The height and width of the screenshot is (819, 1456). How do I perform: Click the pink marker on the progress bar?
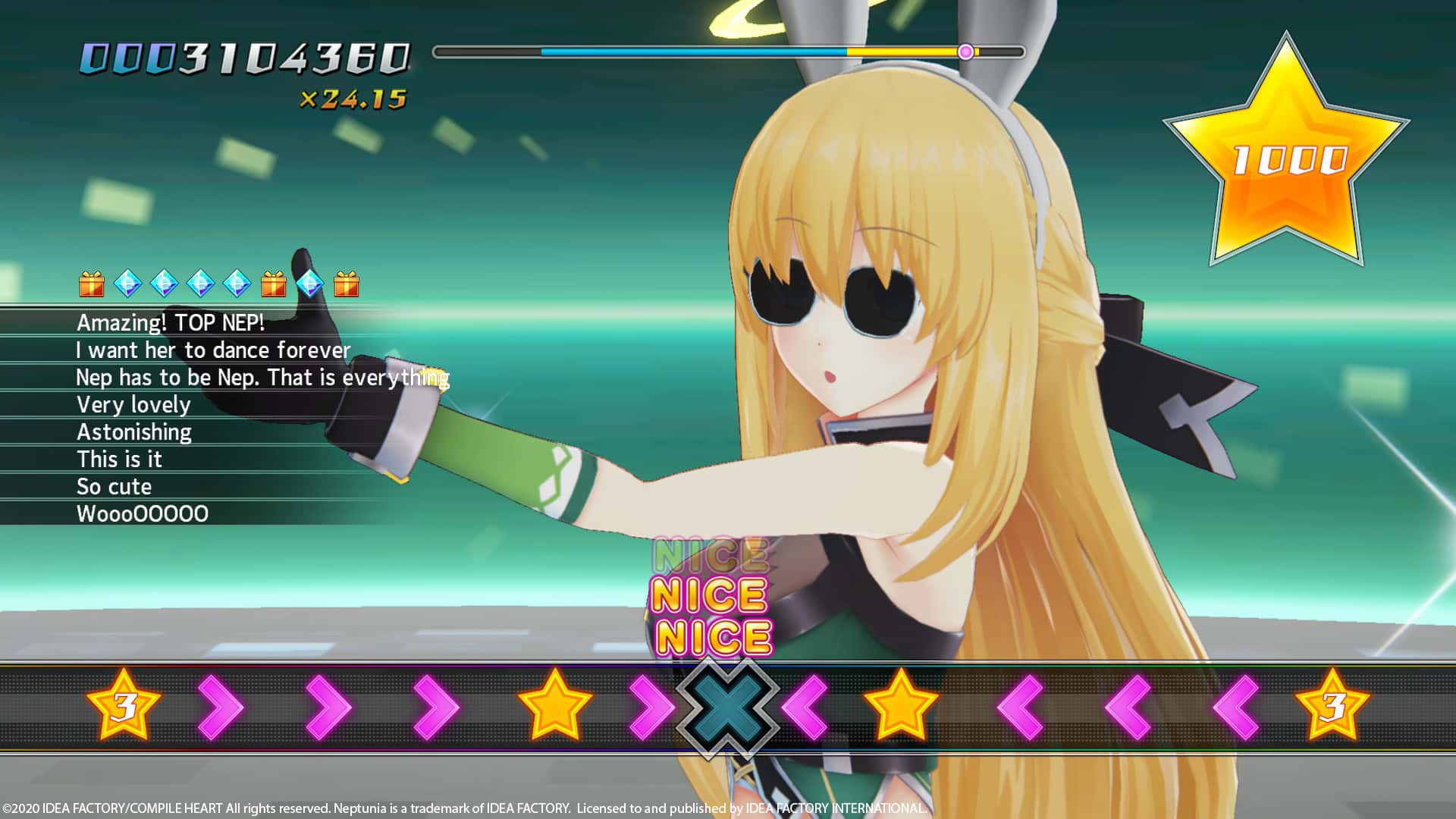pos(965,52)
